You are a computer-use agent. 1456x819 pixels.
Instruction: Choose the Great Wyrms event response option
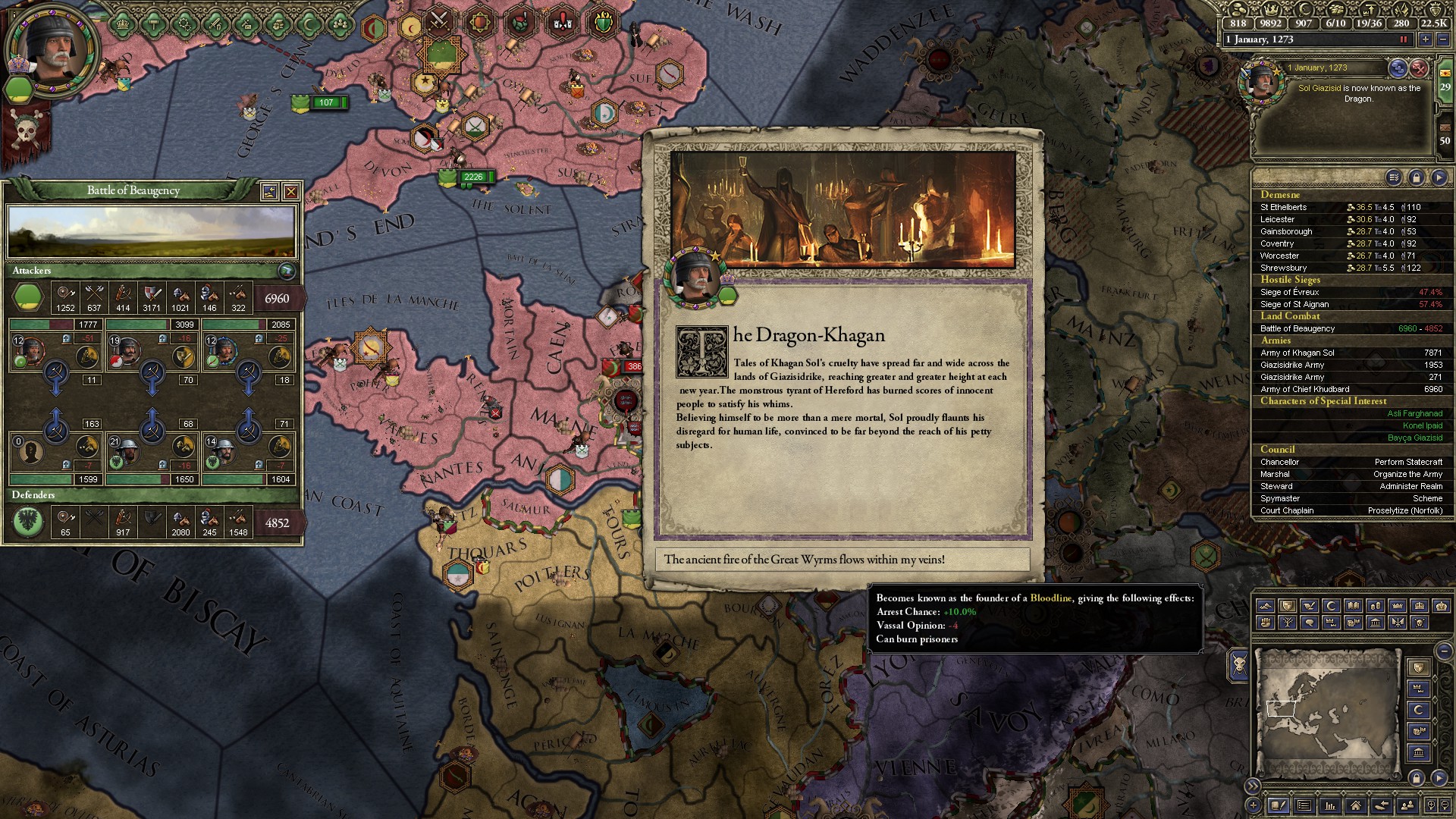click(x=842, y=560)
